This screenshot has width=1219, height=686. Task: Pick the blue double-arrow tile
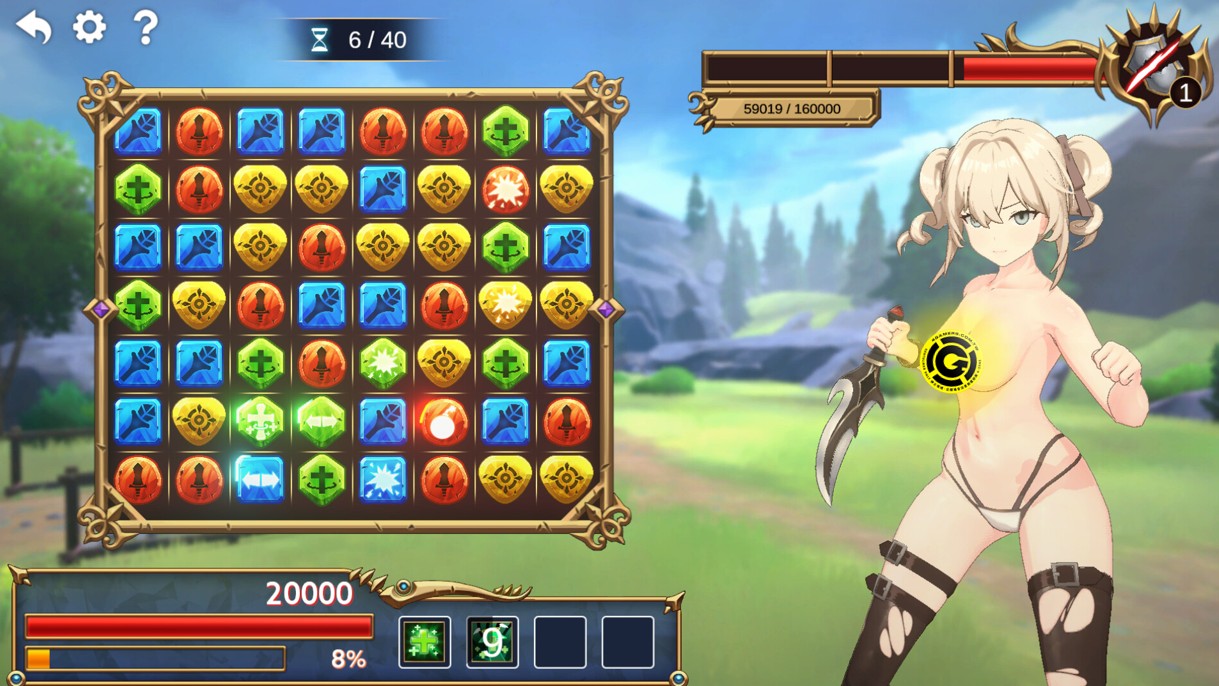(260, 479)
